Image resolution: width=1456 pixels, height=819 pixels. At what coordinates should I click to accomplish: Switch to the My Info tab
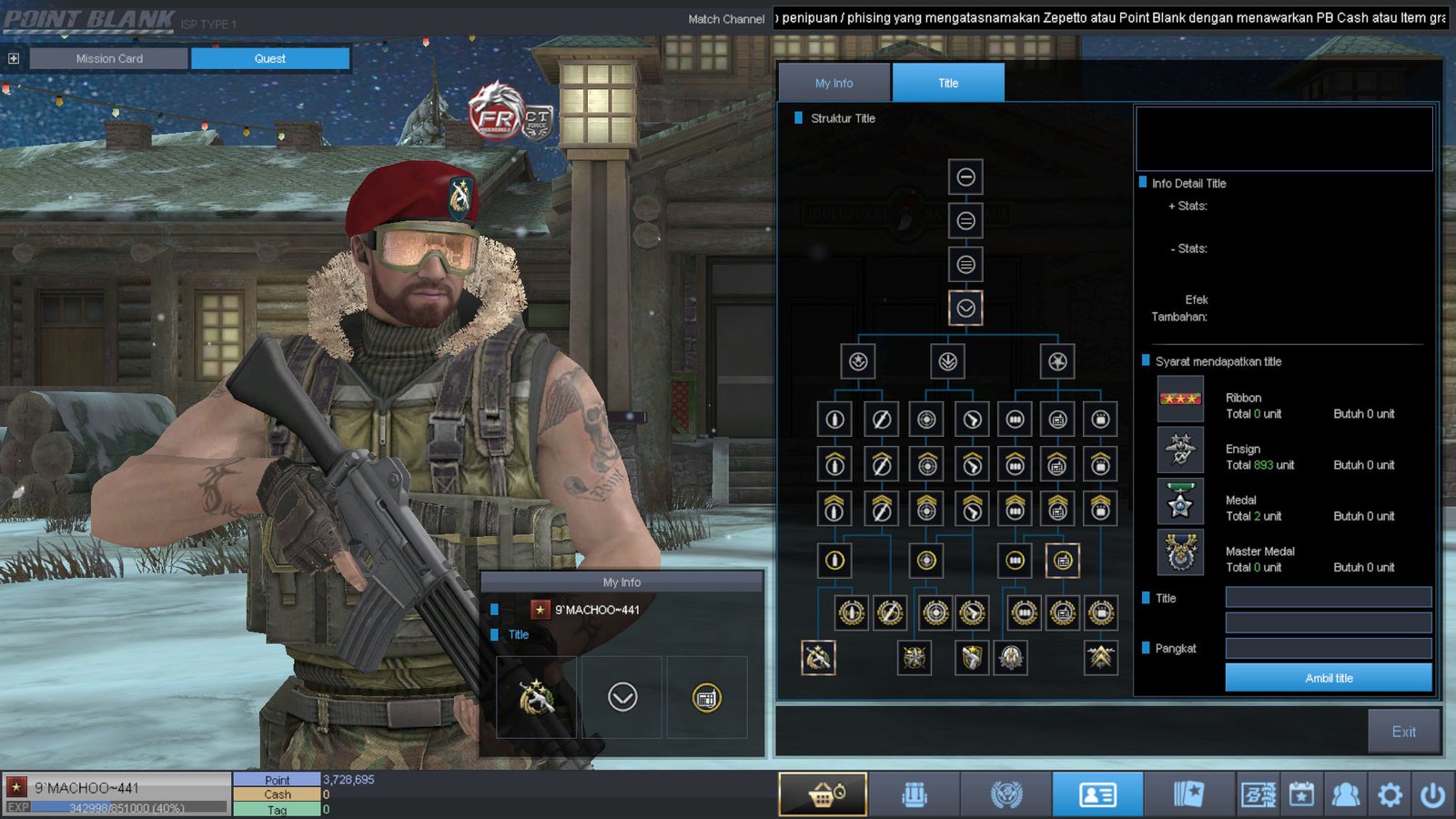tap(834, 83)
